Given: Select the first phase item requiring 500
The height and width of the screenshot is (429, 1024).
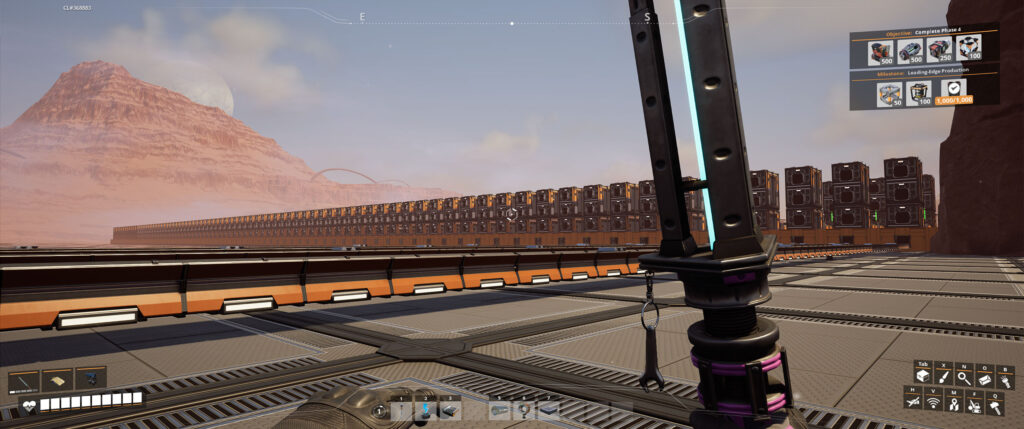Looking at the screenshot, I should [x=880, y=51].
